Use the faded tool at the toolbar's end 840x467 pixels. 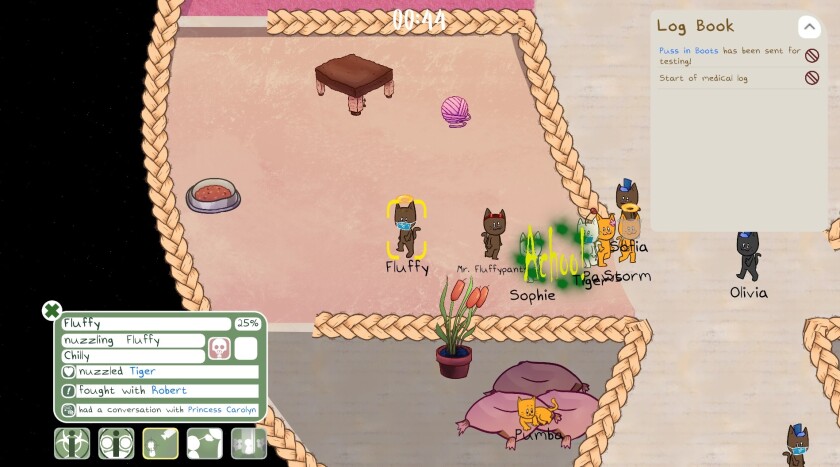point(249,443)
